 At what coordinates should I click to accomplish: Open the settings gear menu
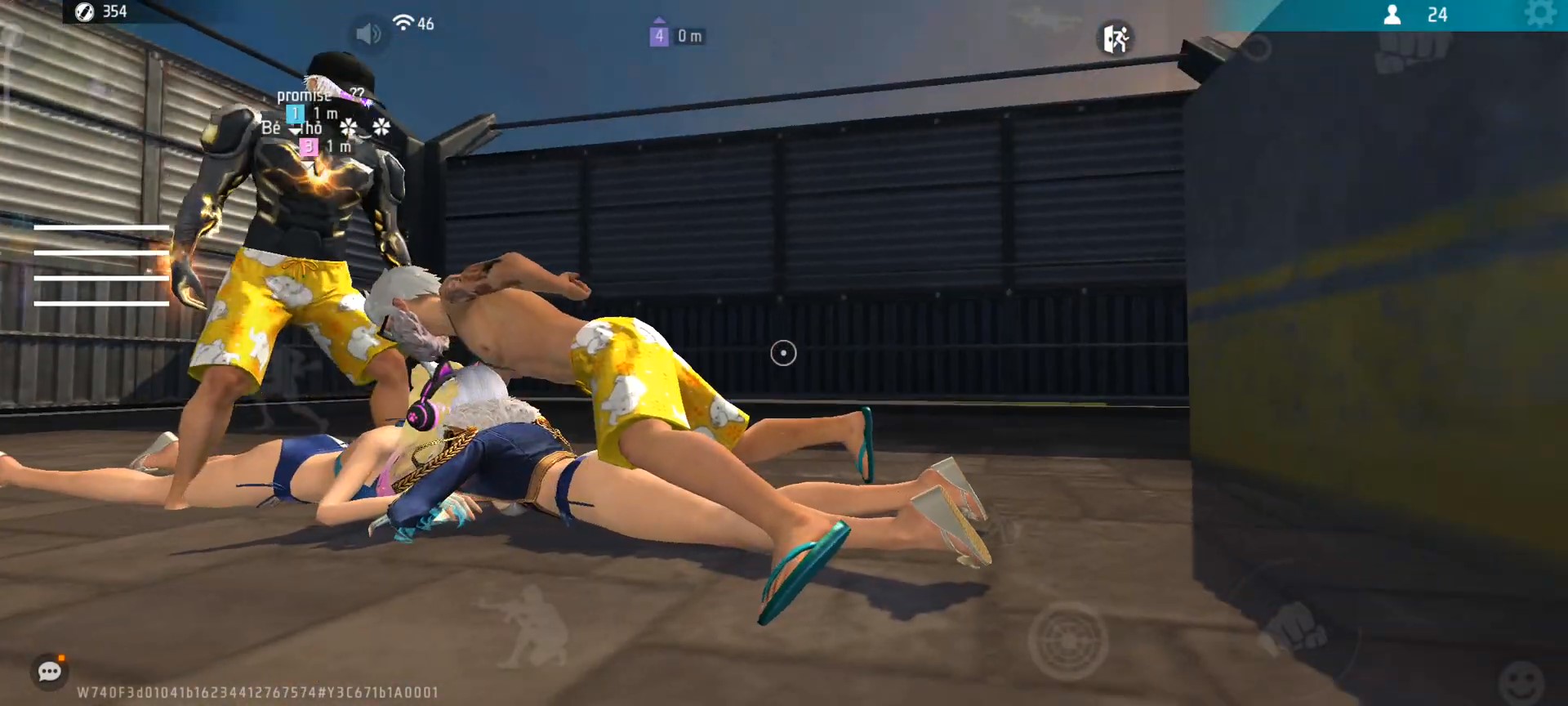(x=1539, y=14)
